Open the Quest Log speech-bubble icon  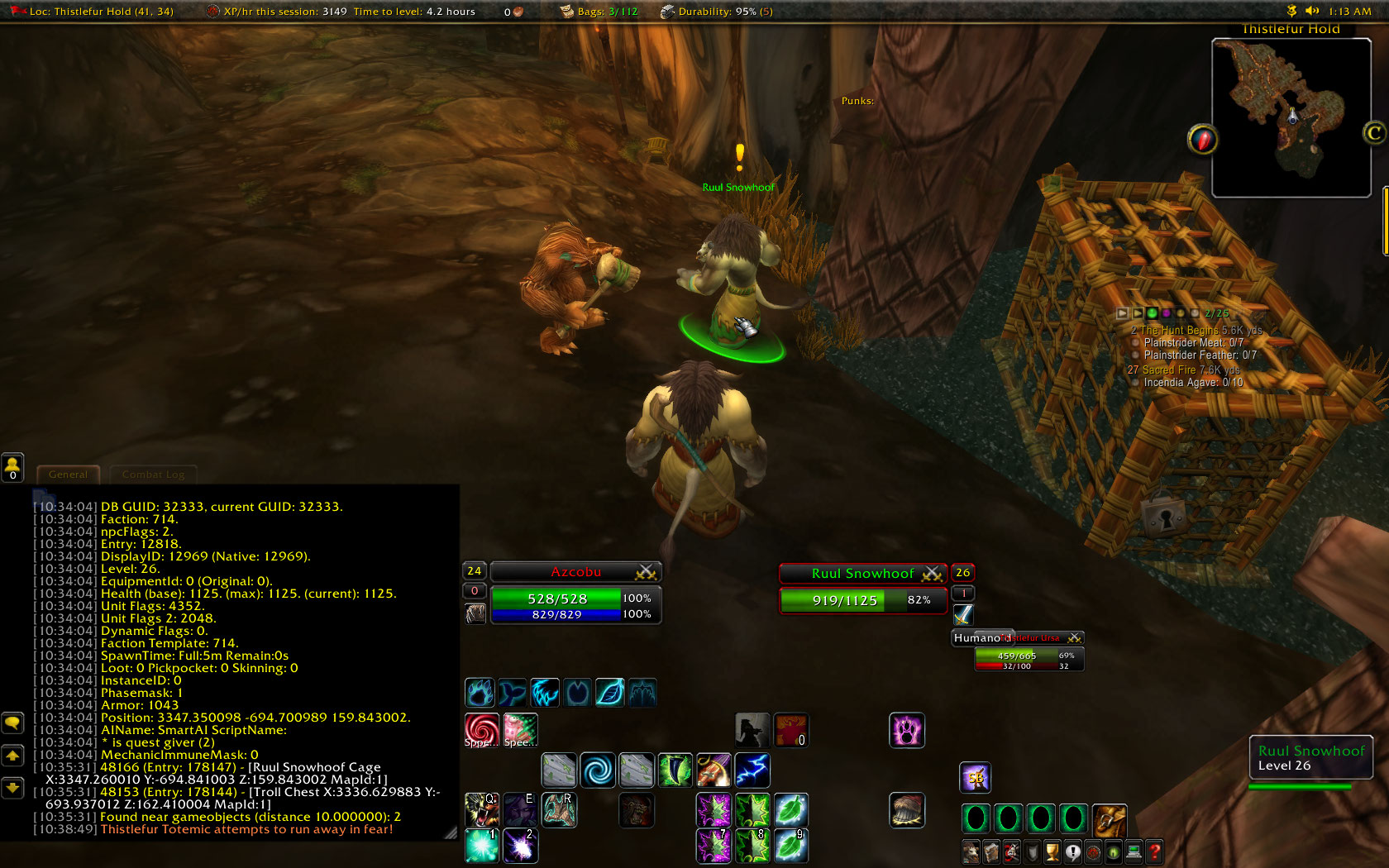pyautogui.click(x=1072, y=851)
